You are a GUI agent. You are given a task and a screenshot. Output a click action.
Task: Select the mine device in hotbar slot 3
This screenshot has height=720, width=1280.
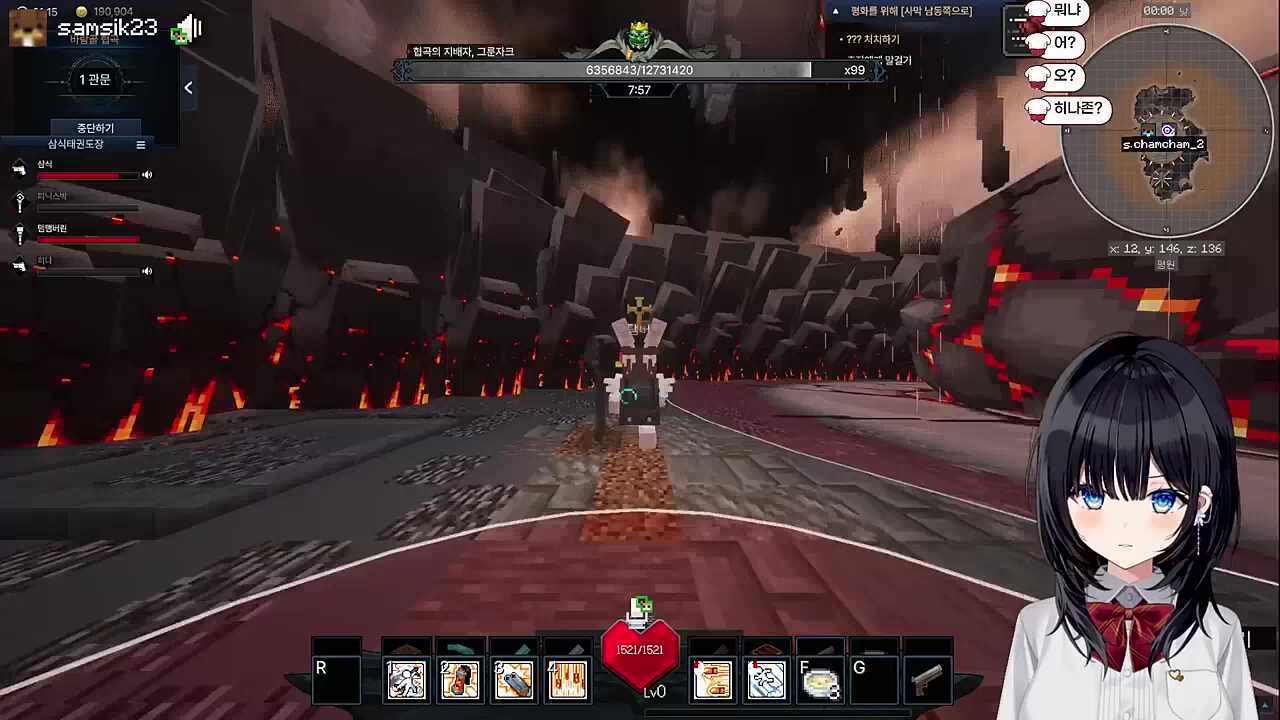513,678
